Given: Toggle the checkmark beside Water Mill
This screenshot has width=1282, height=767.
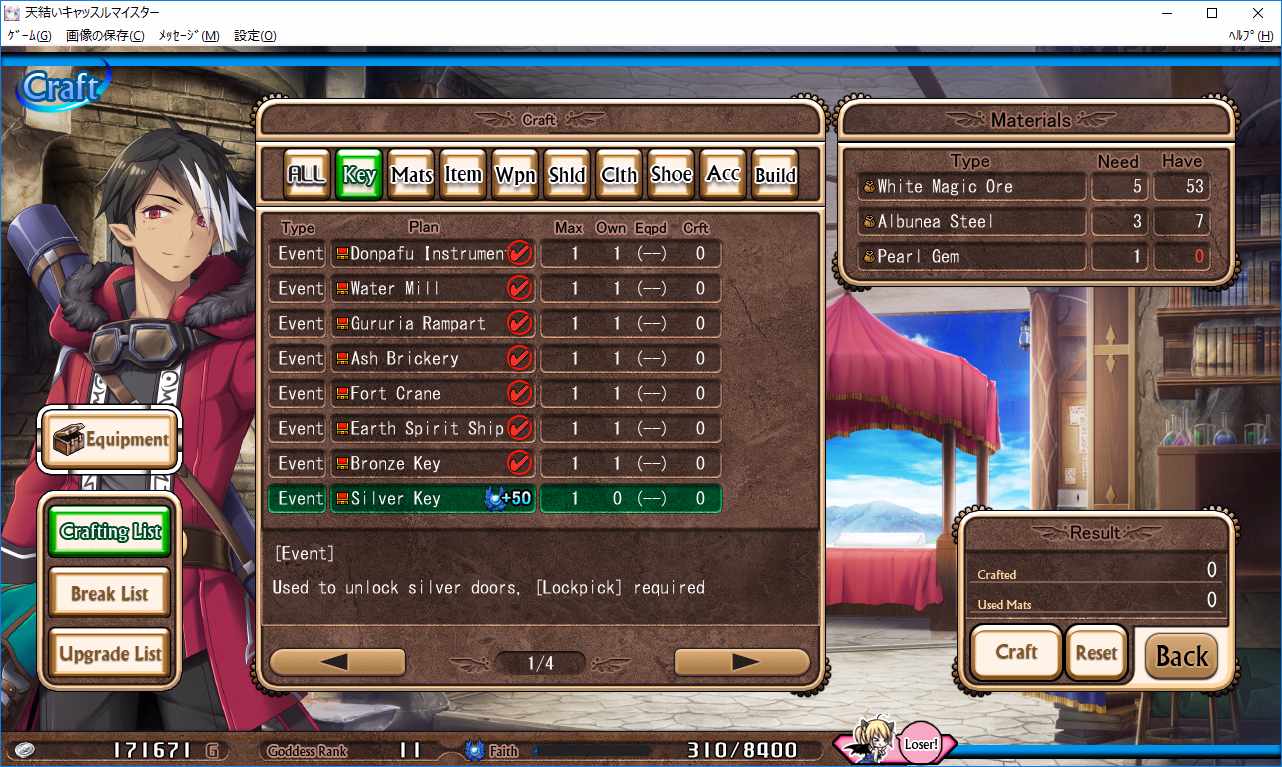Looking at the screenshot, I should [x=519, y=288].
